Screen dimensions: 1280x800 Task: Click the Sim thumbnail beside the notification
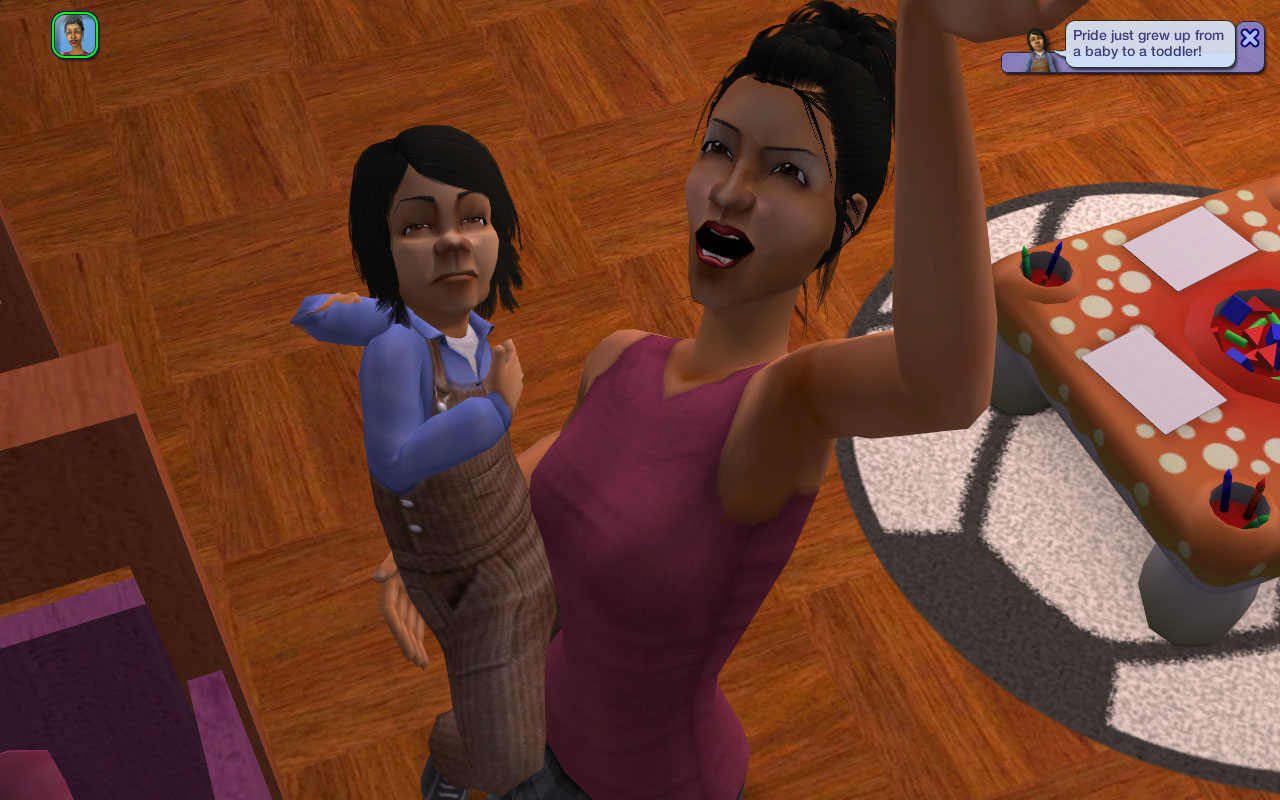(1038, 48)
